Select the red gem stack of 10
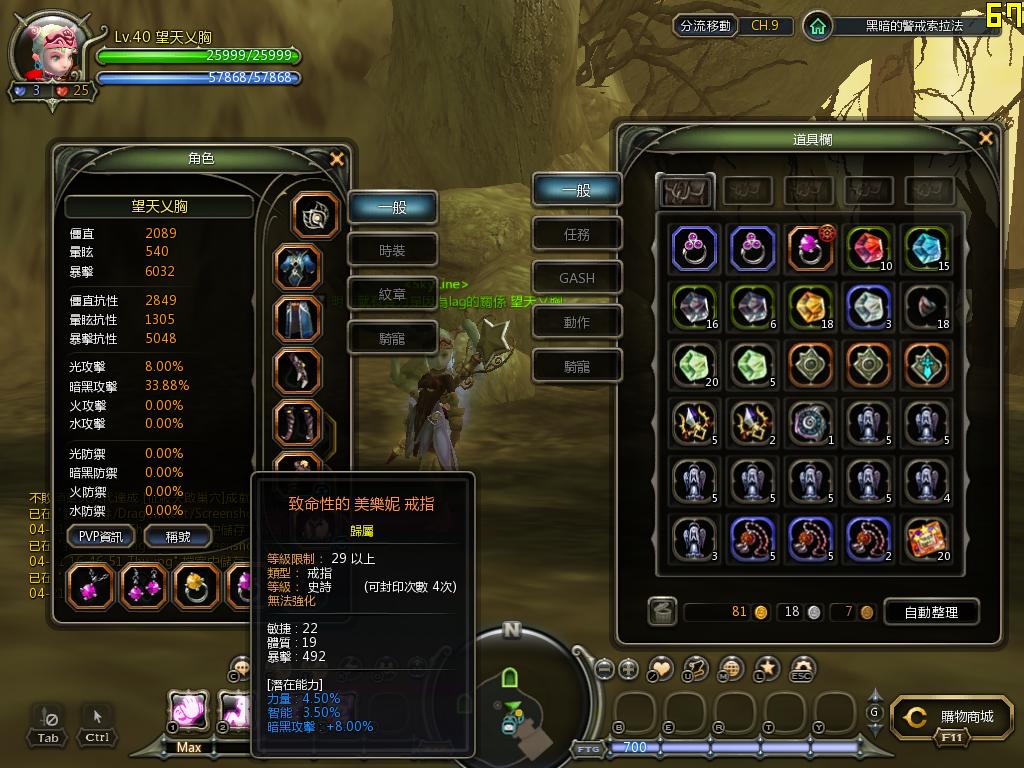 click(869, 248)
